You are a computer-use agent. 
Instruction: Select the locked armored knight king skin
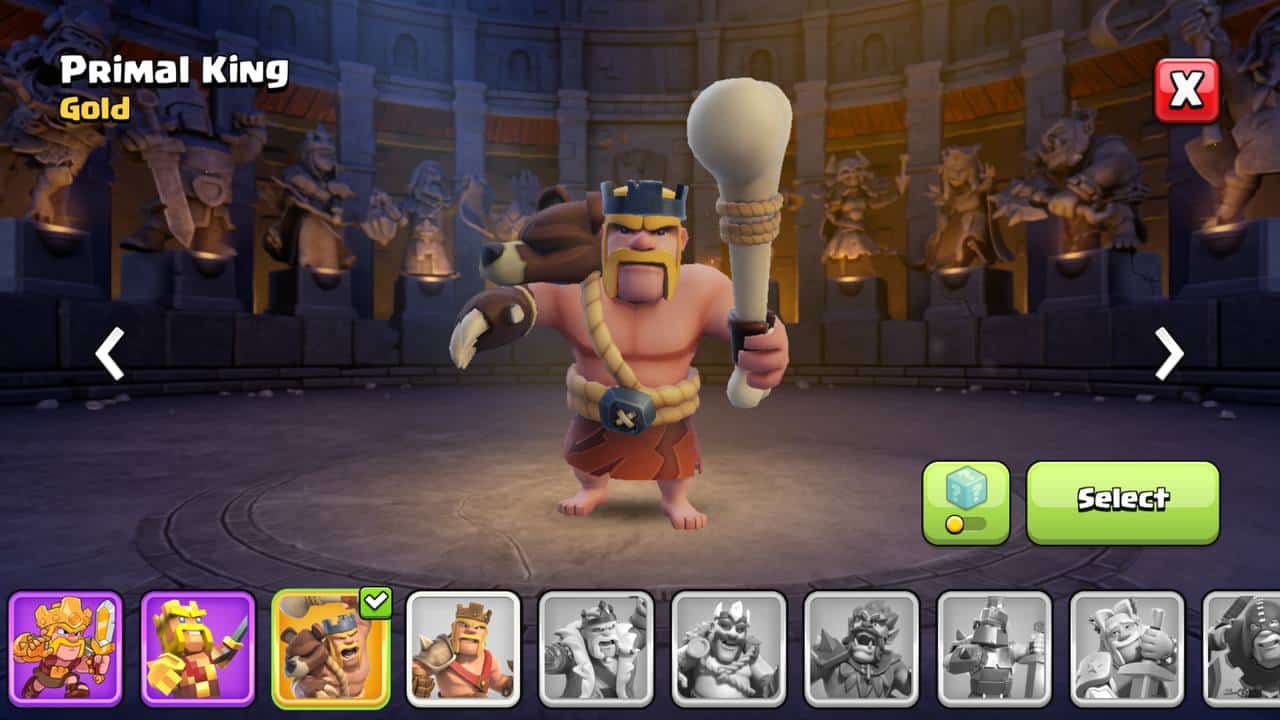click(x=995, y=648)
